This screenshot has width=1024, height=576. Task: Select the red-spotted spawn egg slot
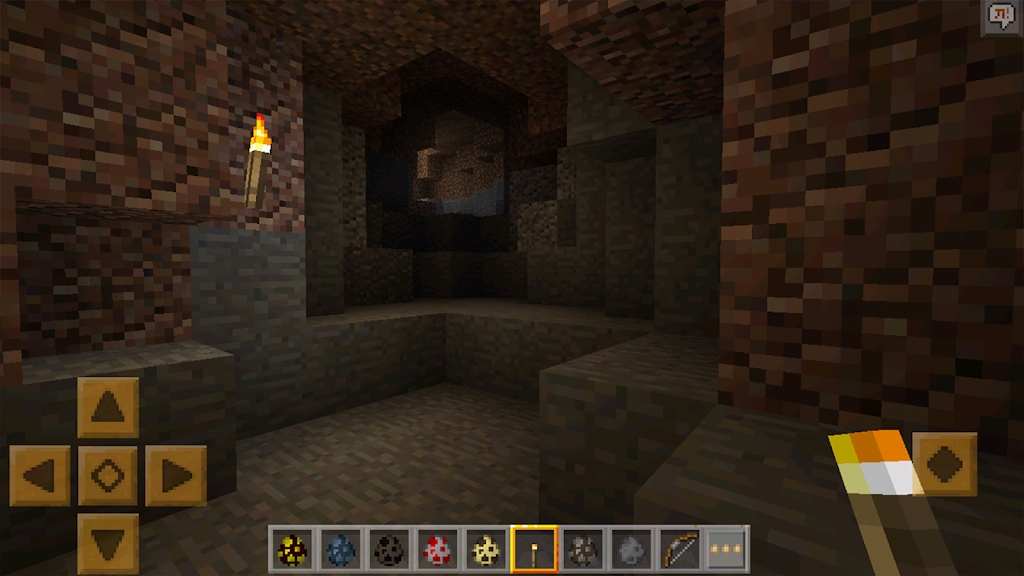click(438, 549)
